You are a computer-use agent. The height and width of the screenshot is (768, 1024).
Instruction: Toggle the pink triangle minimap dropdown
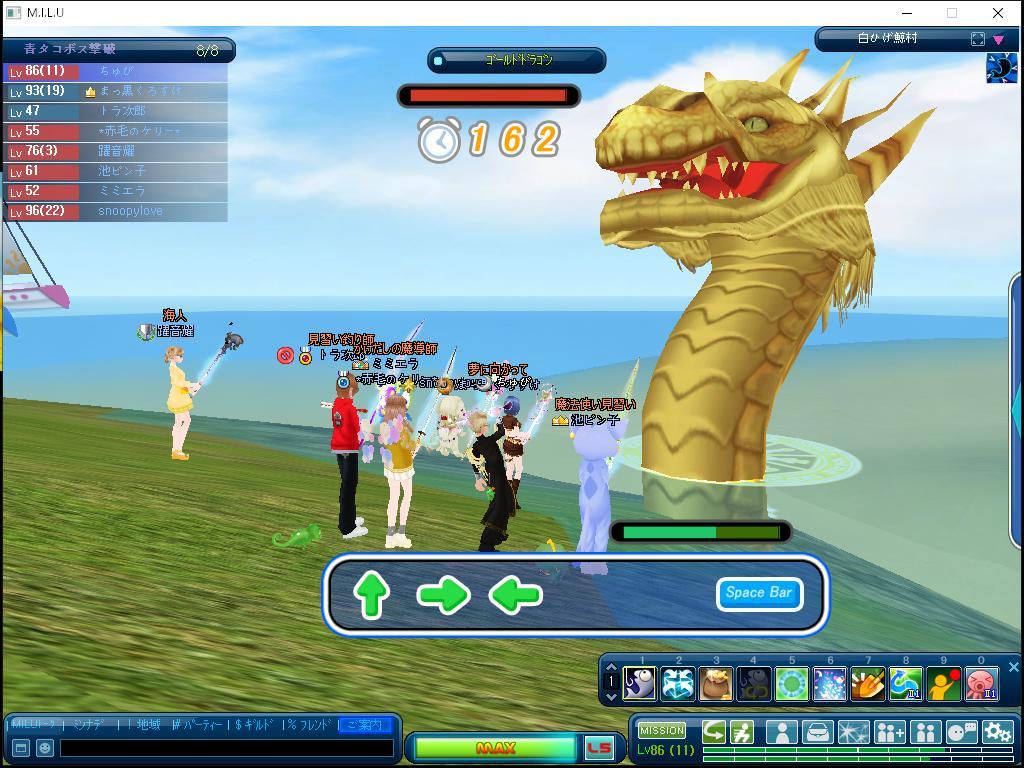click(998, 40)
